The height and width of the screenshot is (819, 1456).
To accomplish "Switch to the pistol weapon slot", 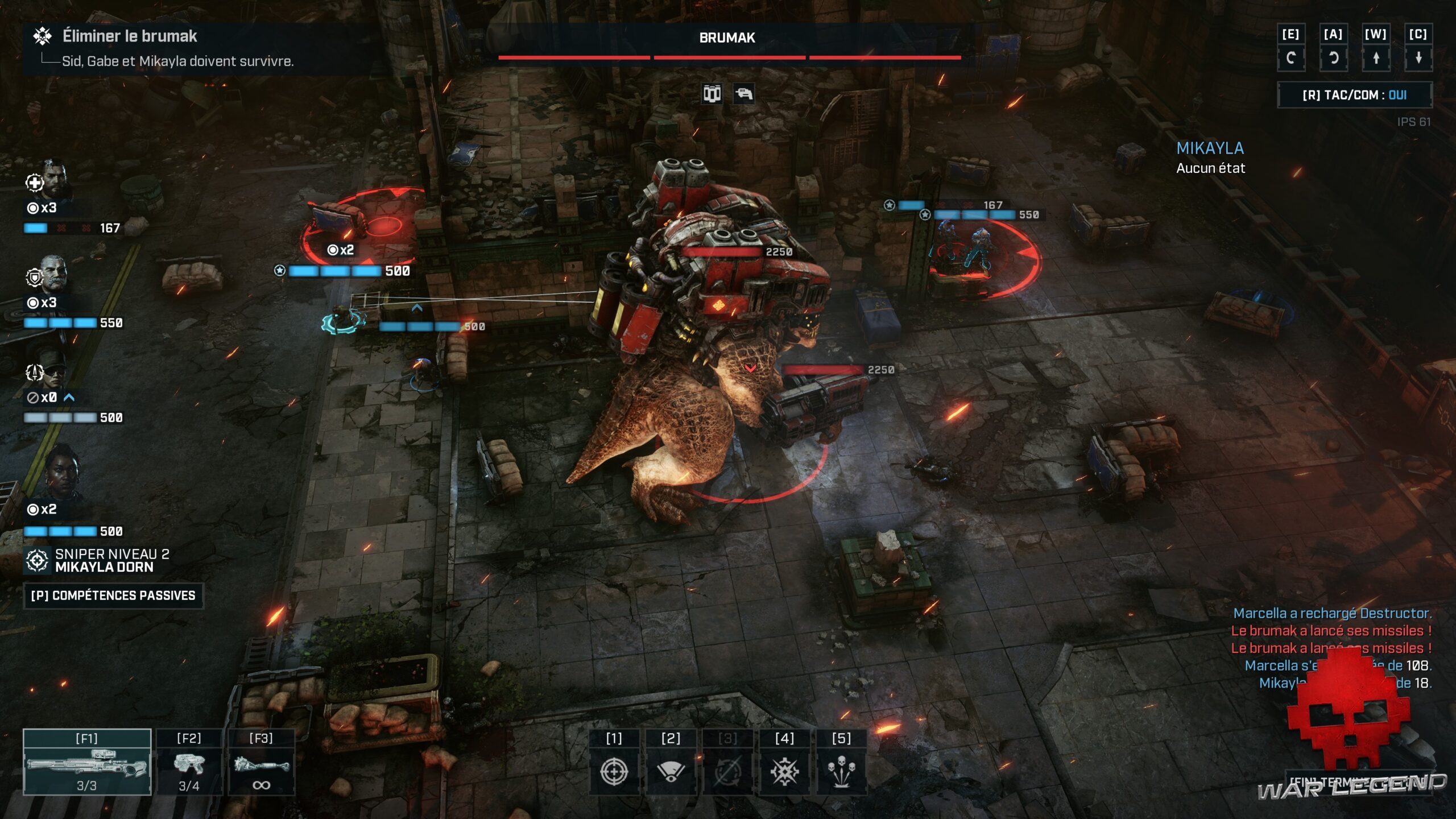I will pyautogui.click(x=189, y=762).
